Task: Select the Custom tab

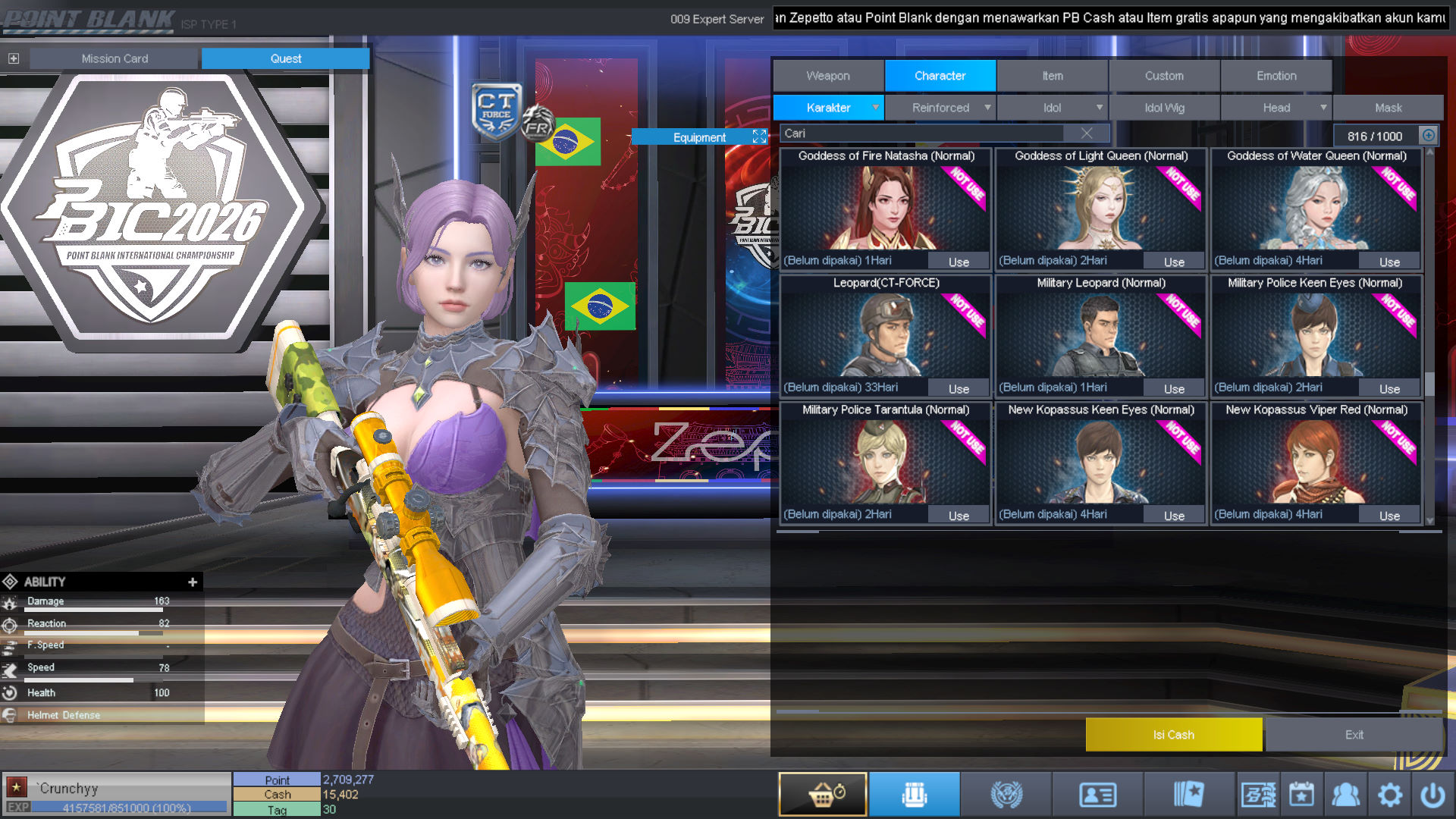Action: [1164, 76]
